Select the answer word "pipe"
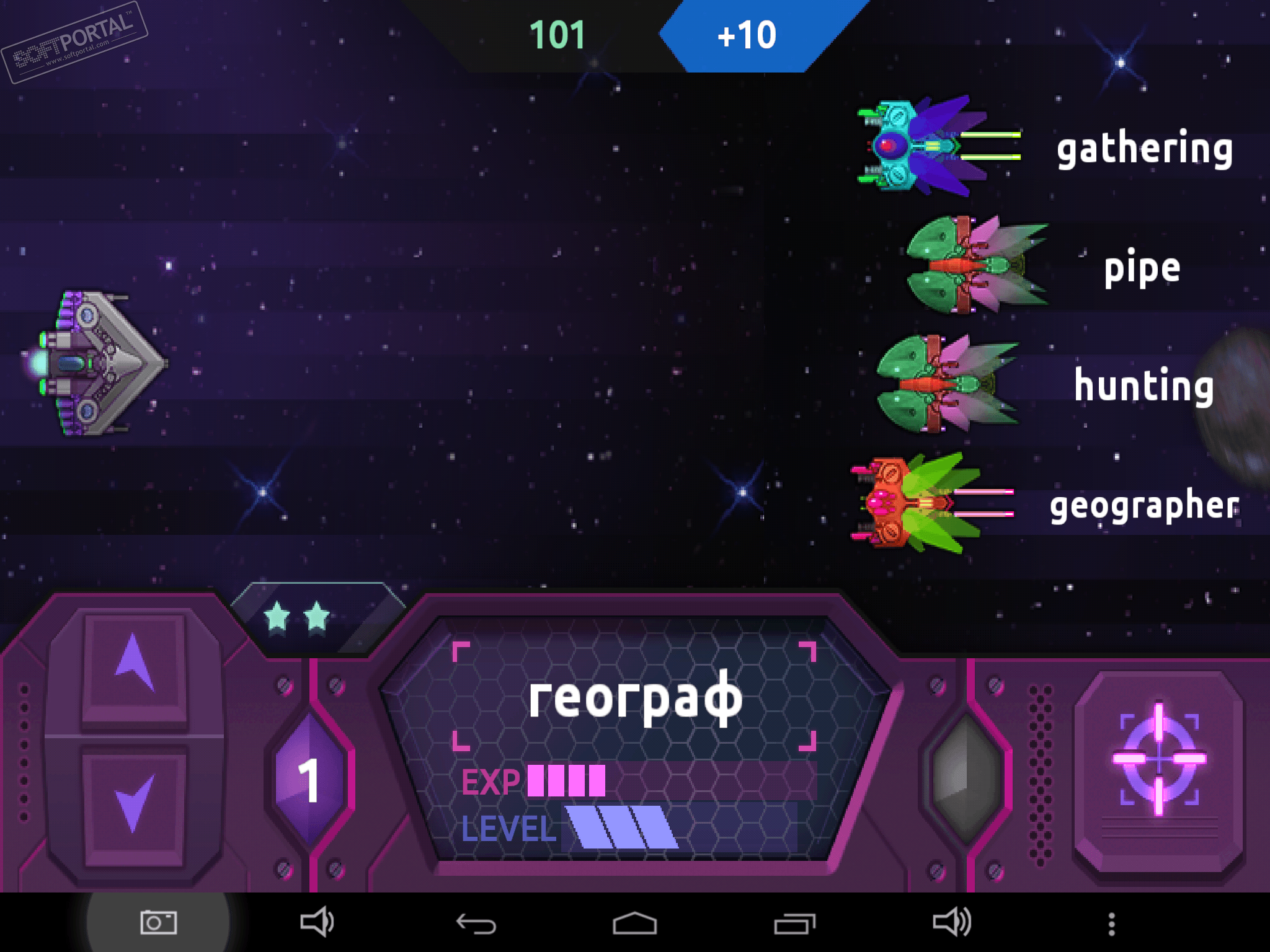The image size is (1270, 952). coord(1142,268)
